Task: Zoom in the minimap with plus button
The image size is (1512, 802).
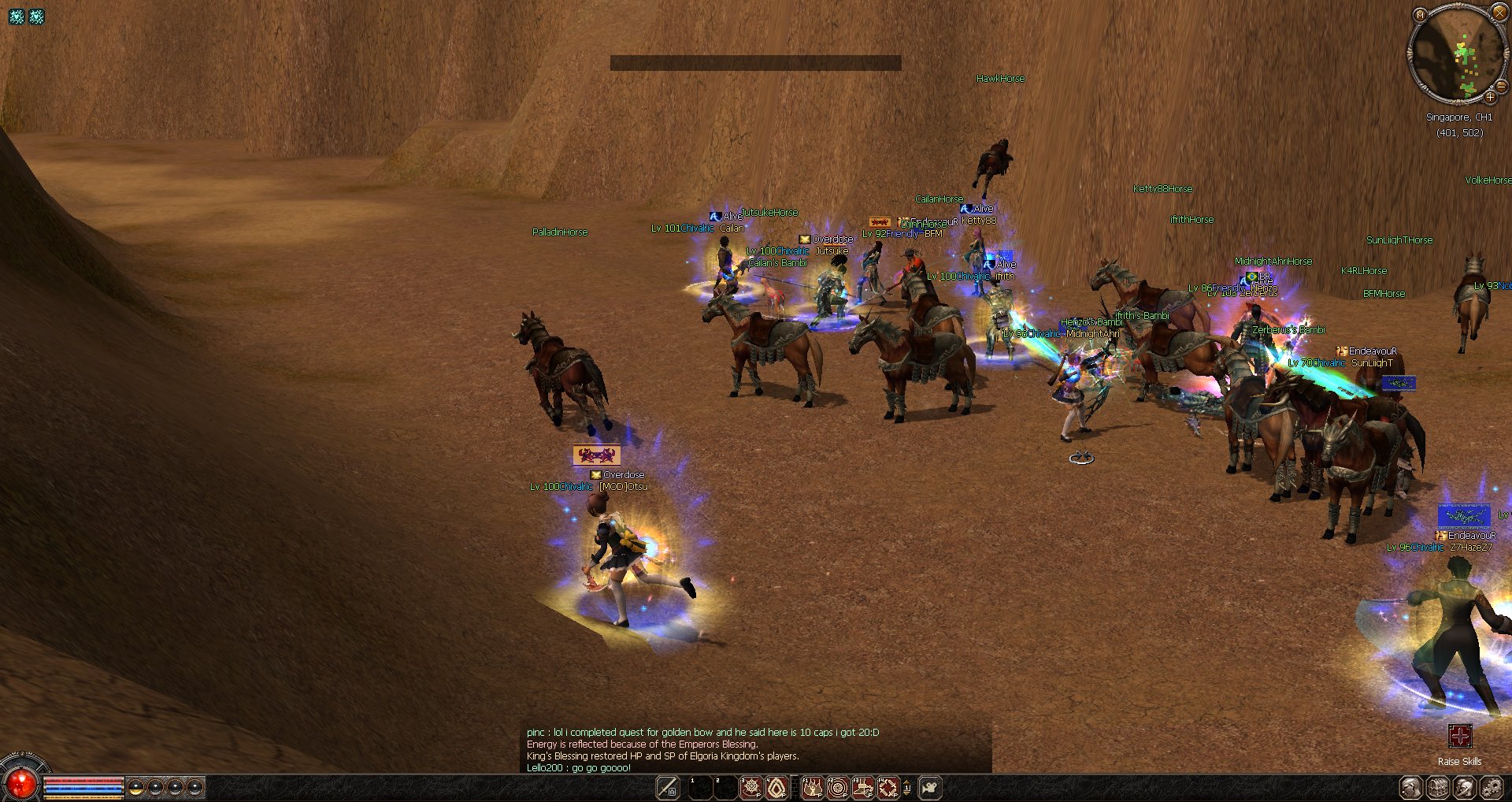Action: [x=1490, y=97]
